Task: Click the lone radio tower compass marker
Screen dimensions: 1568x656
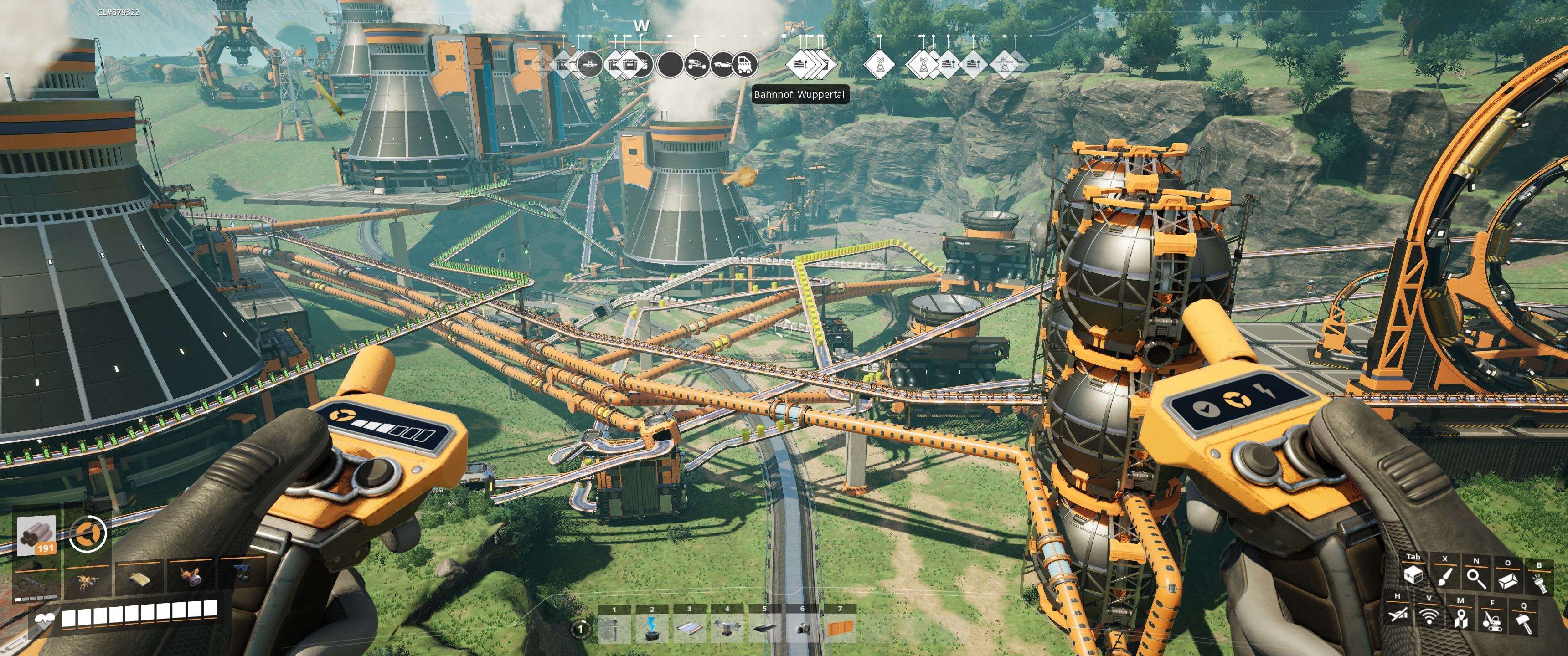Action: [x=880, y=64]
